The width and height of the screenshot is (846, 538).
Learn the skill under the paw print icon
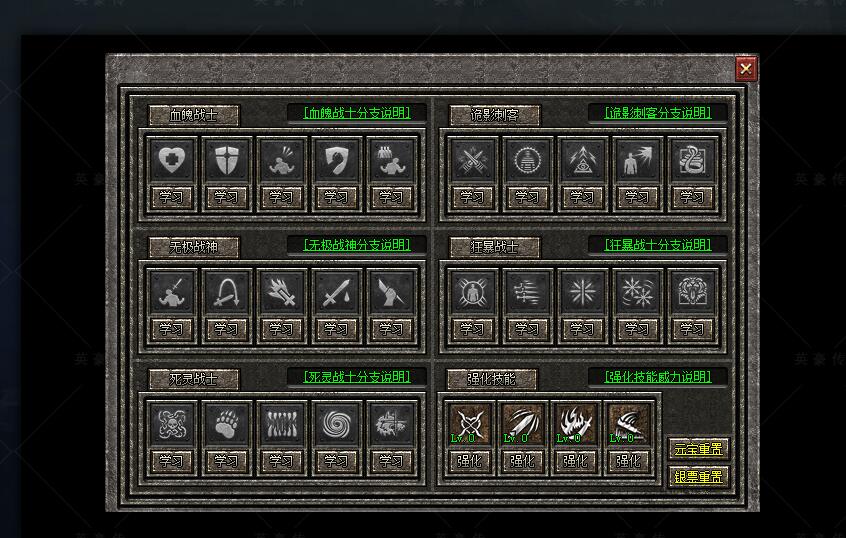coord(226,461)
